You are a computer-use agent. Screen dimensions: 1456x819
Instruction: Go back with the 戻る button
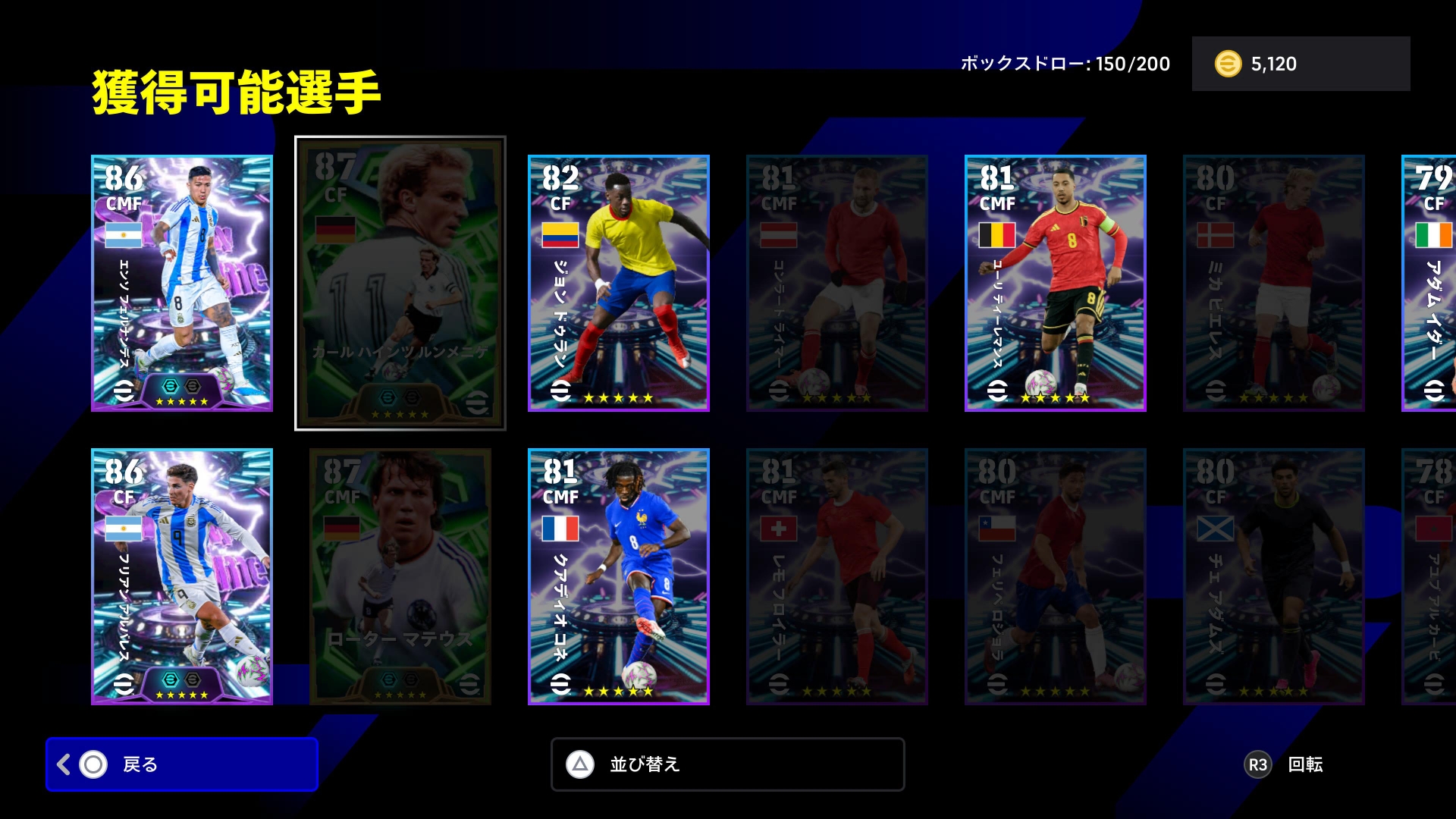pos(181,764)
